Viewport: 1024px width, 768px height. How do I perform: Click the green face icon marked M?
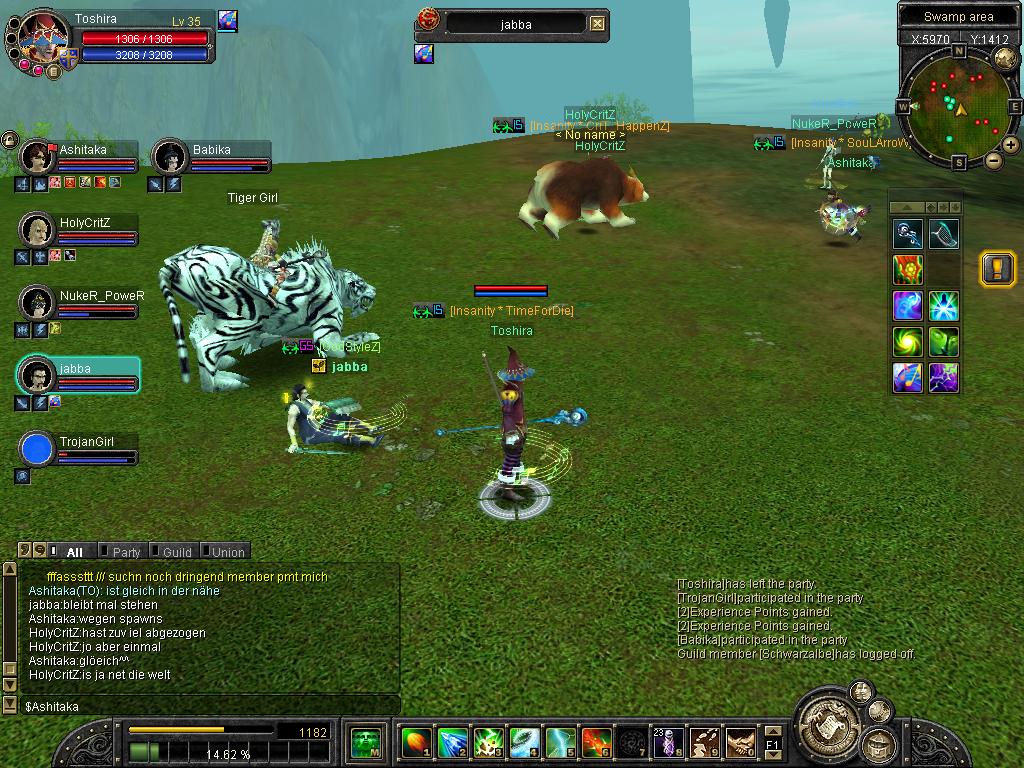click(x=364, y=742)
